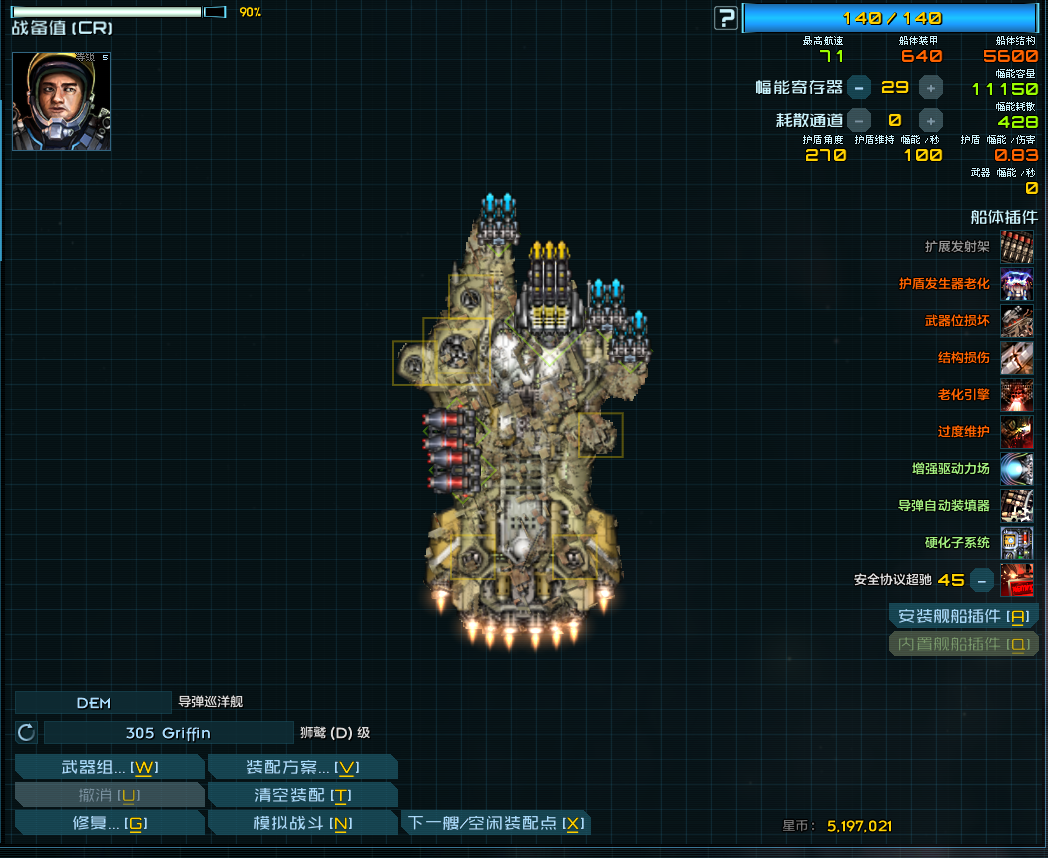Increase flux capacitors with the plus button
Viewport: 1048px width, 858px height.
(931, 87)
